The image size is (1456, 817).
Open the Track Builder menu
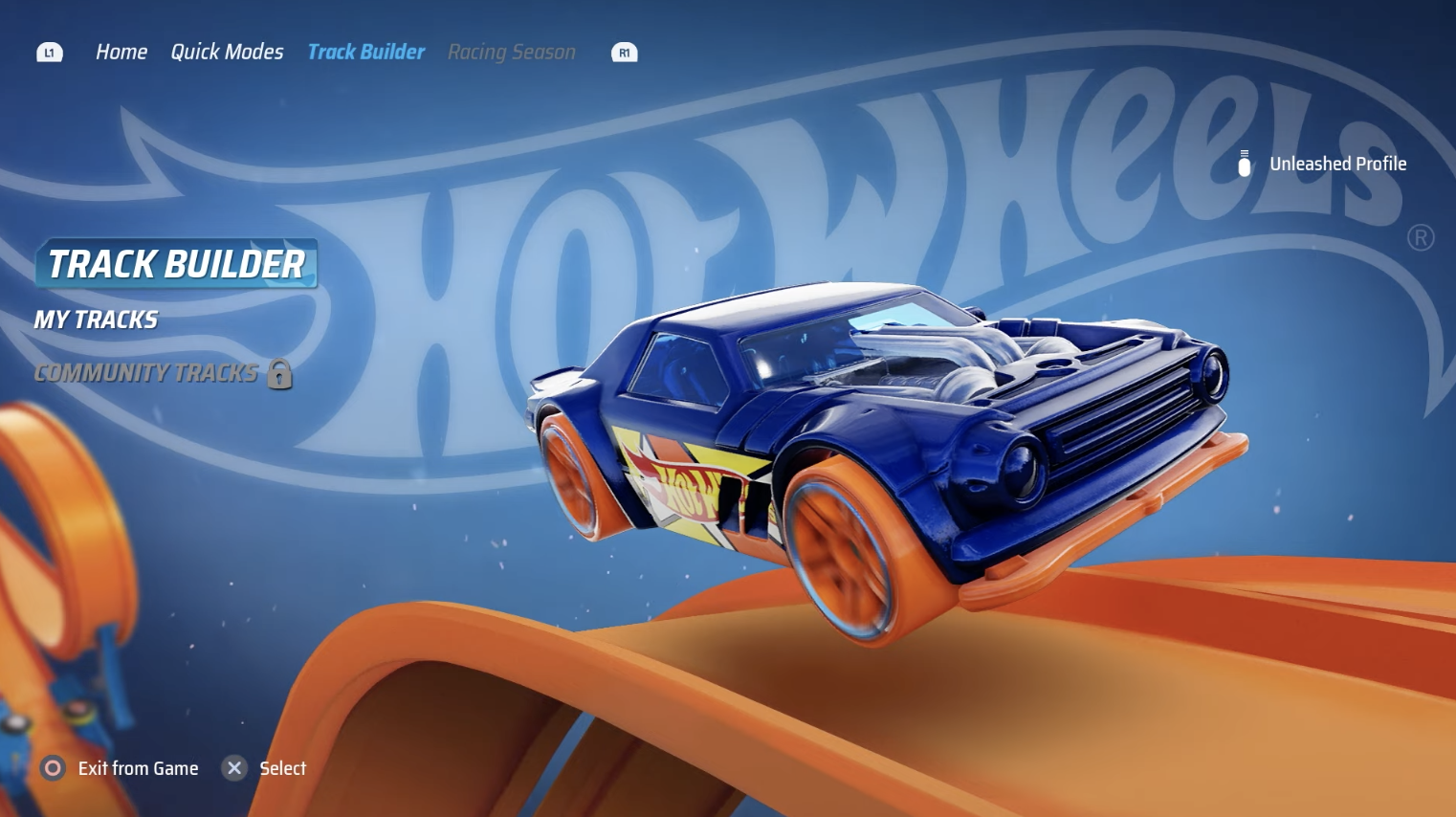click(x=365, y=52)
